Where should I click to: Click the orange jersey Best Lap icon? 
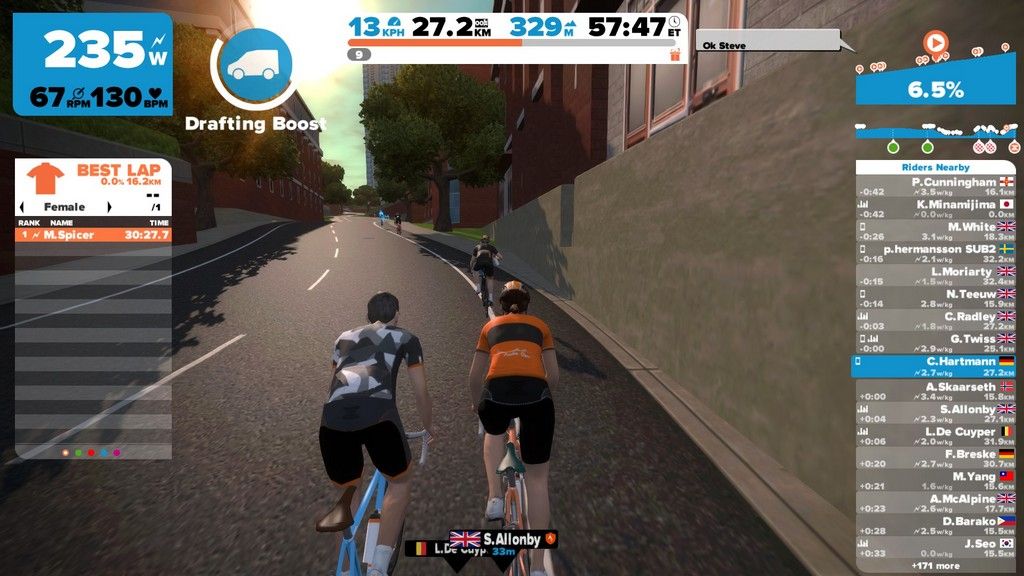click(x=45, y=179)
